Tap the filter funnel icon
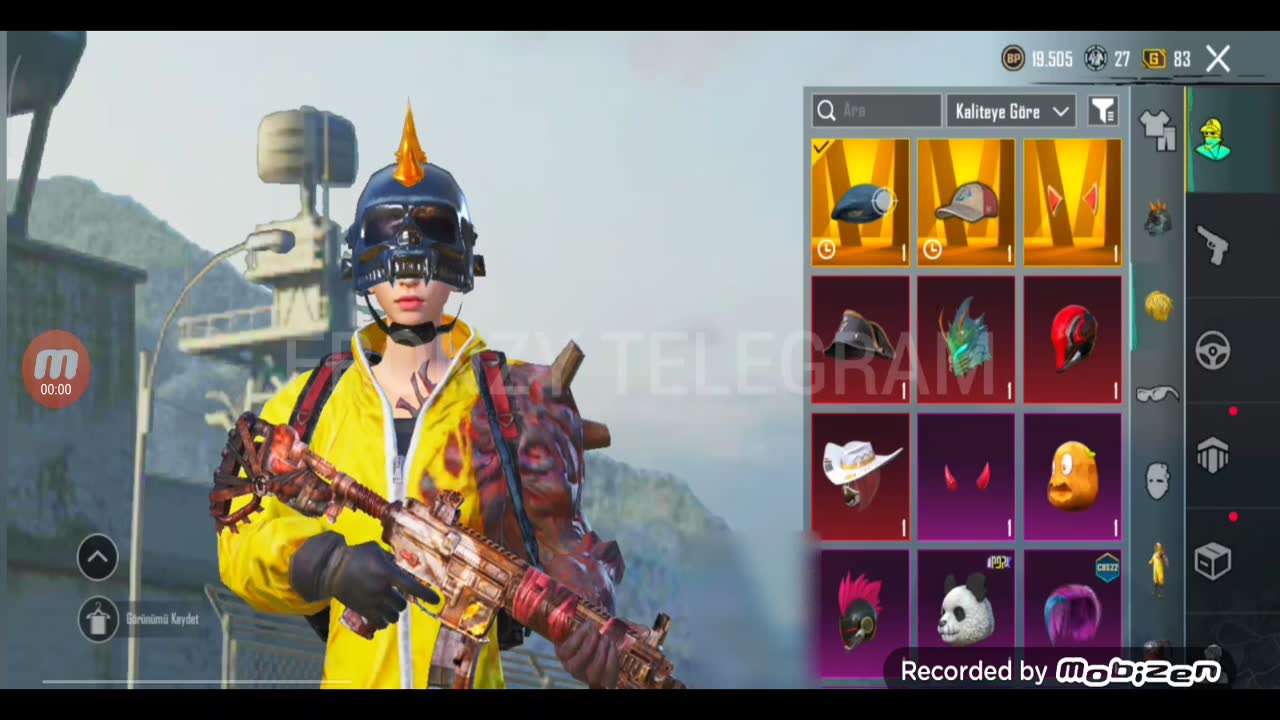This screenshot has height=720, width=1280. click(1103, 111)
